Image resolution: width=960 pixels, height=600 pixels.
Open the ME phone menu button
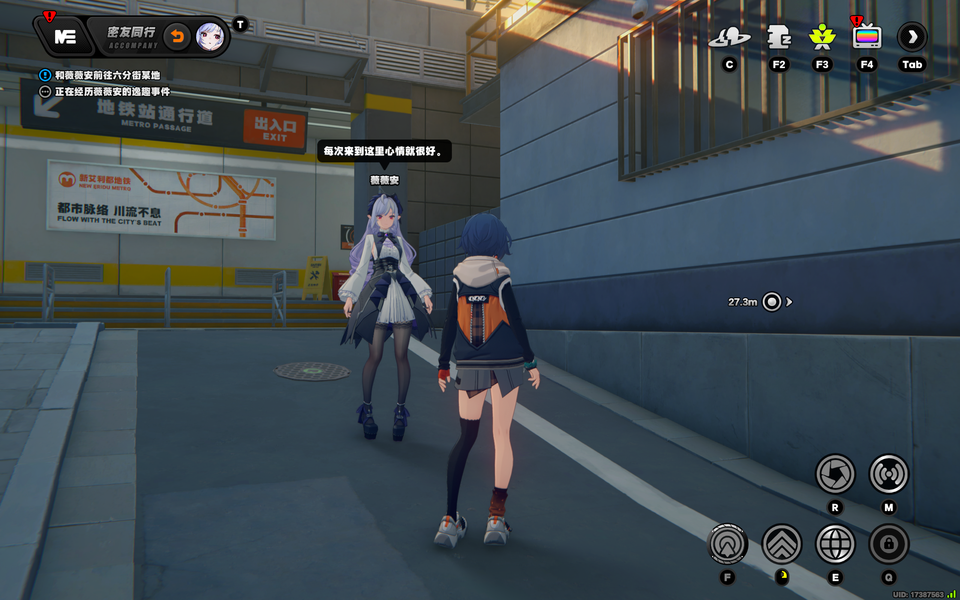[65, 37]
